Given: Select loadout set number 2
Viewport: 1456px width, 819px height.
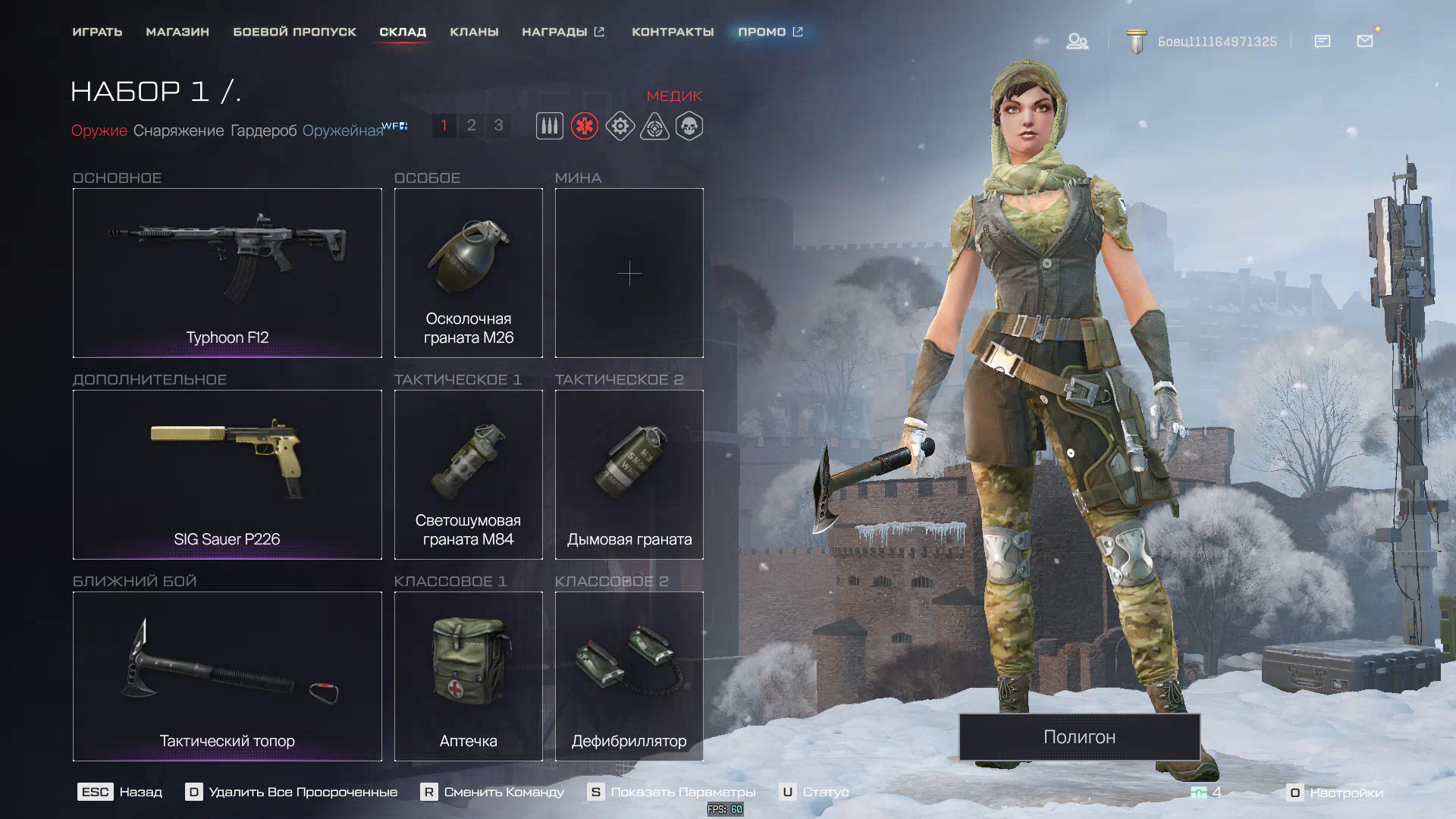Looking at the screenshot, I should click(471, 125).
